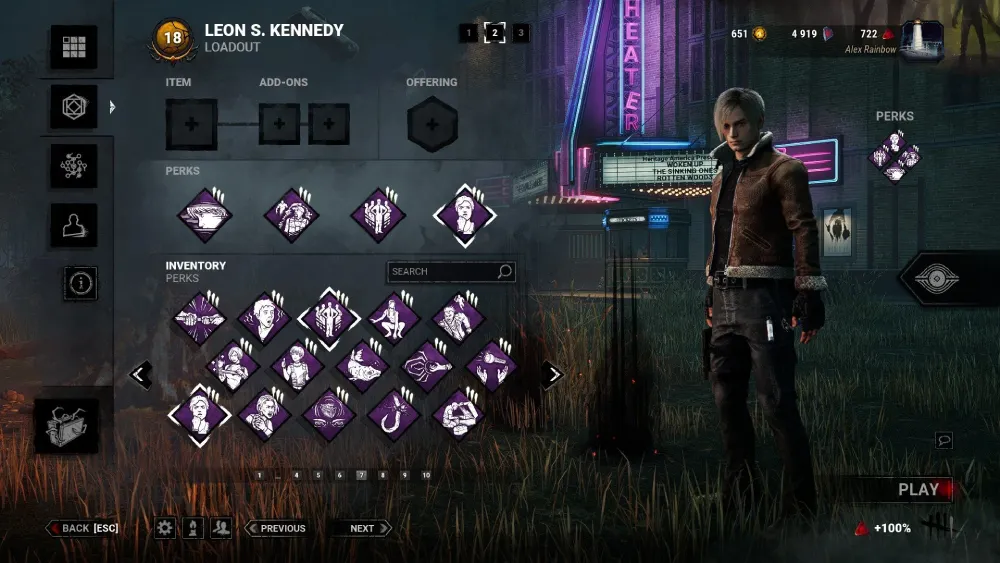Advance to the Next character
1000x563 pixels.
point(362,528)
